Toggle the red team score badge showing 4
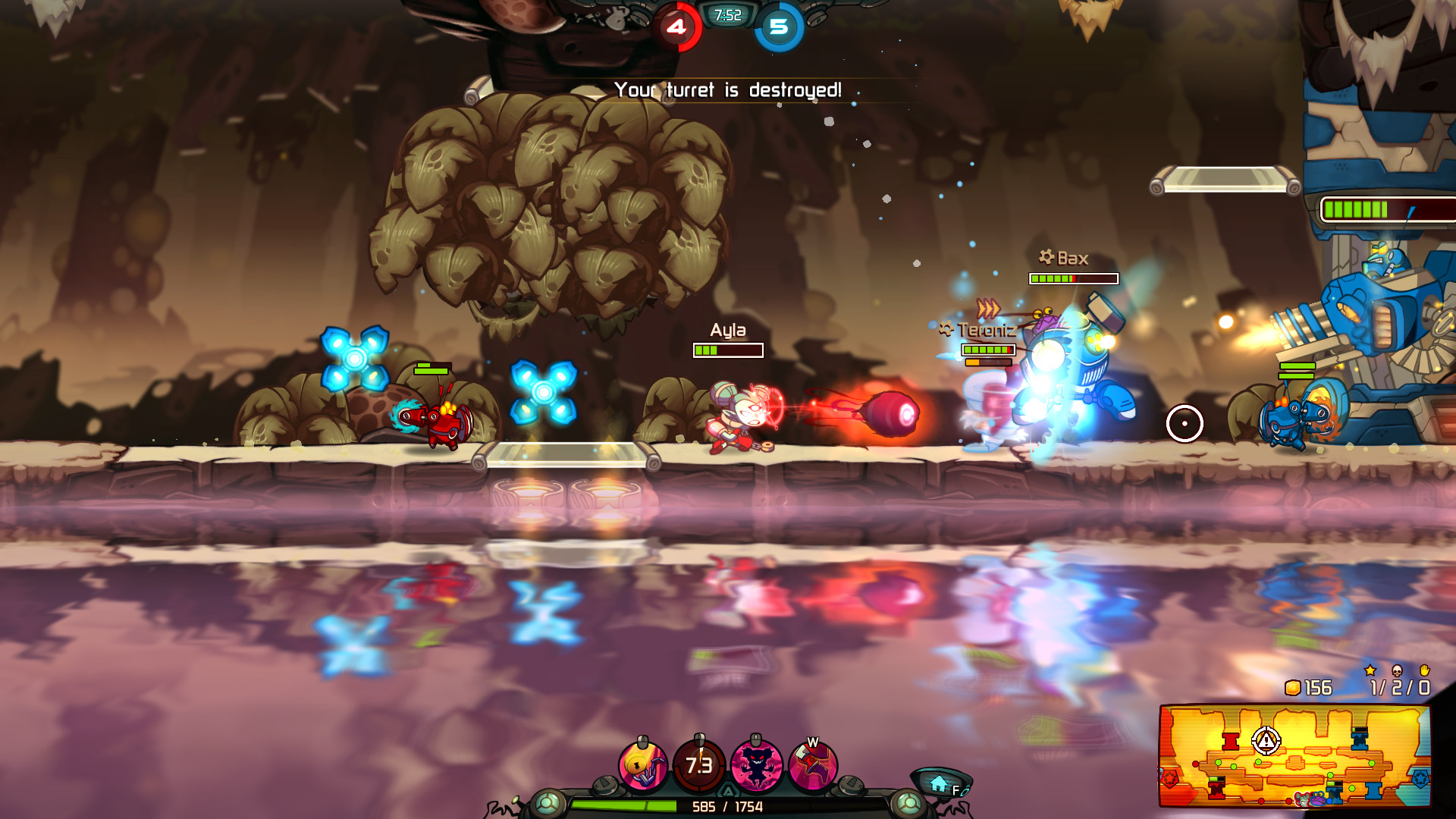The image size is (1456, 819). pos(677,27)
